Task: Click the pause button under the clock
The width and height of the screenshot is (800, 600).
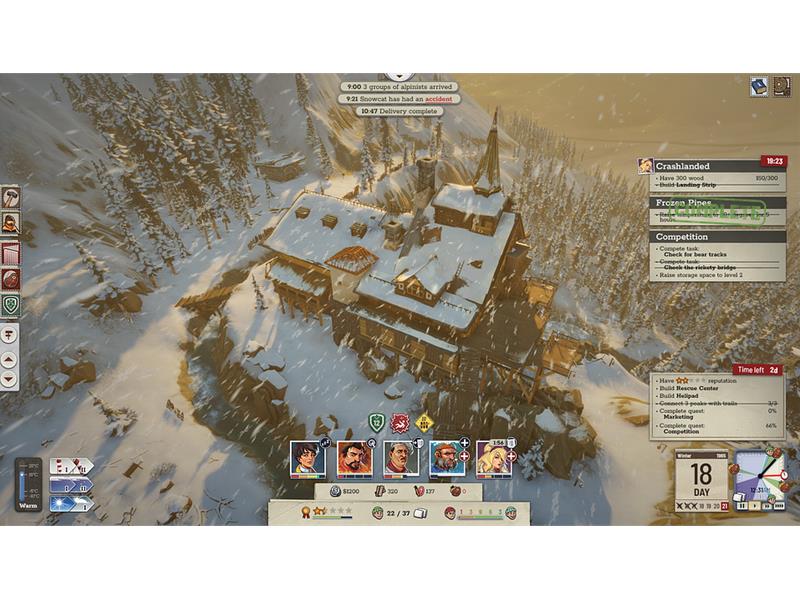Action: click(743, 506)
